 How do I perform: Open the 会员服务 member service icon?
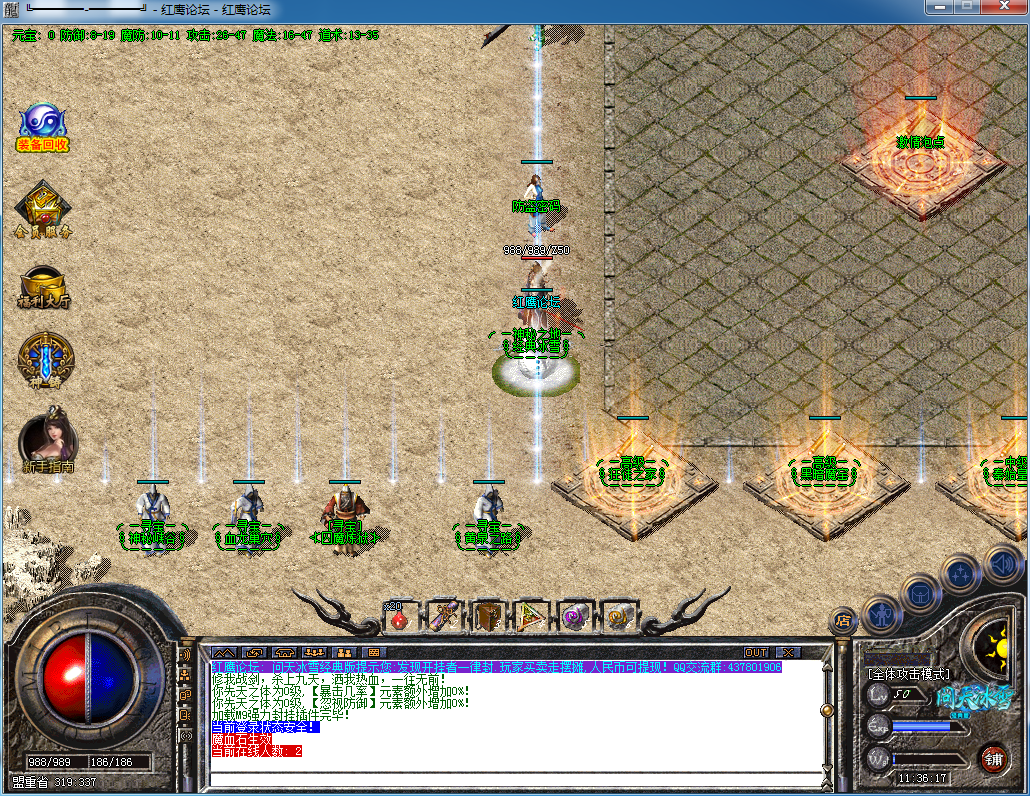point(42,209)
